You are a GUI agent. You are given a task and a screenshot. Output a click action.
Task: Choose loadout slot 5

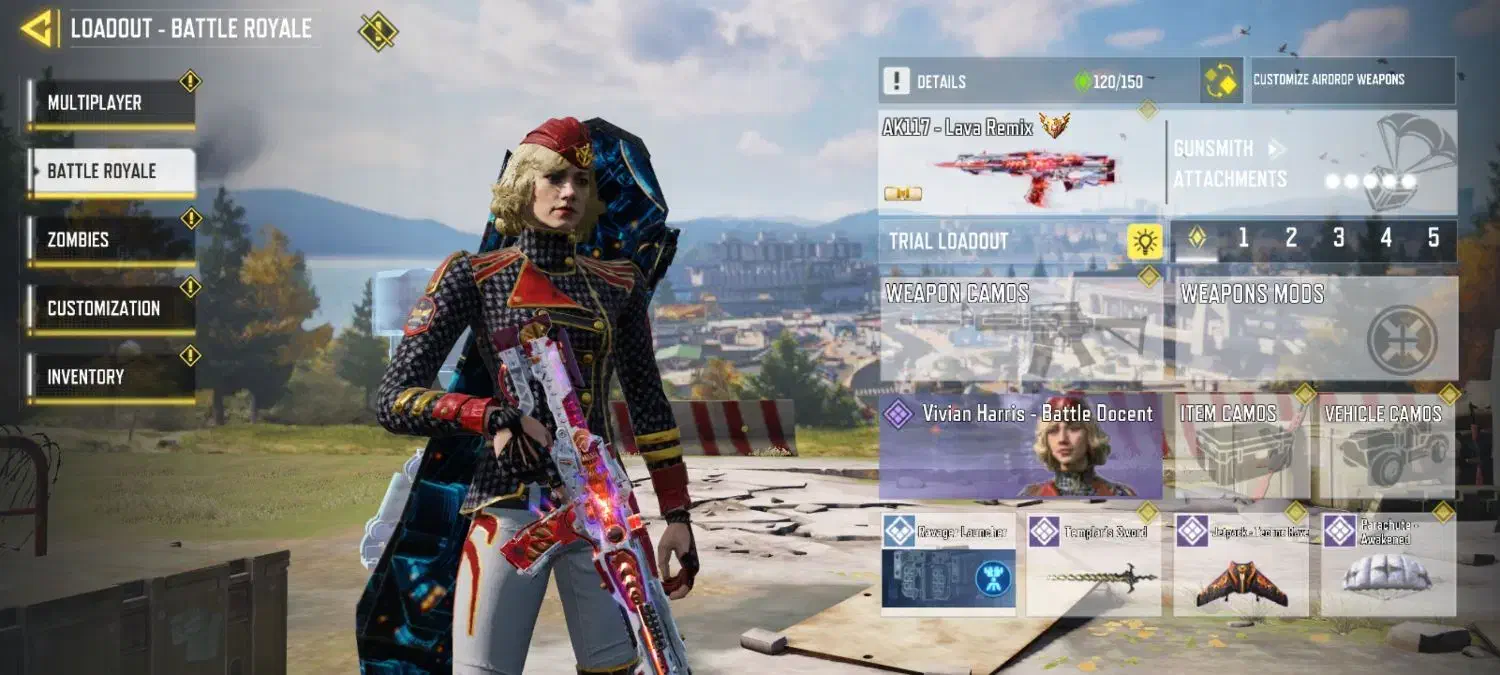(1433, 240)
